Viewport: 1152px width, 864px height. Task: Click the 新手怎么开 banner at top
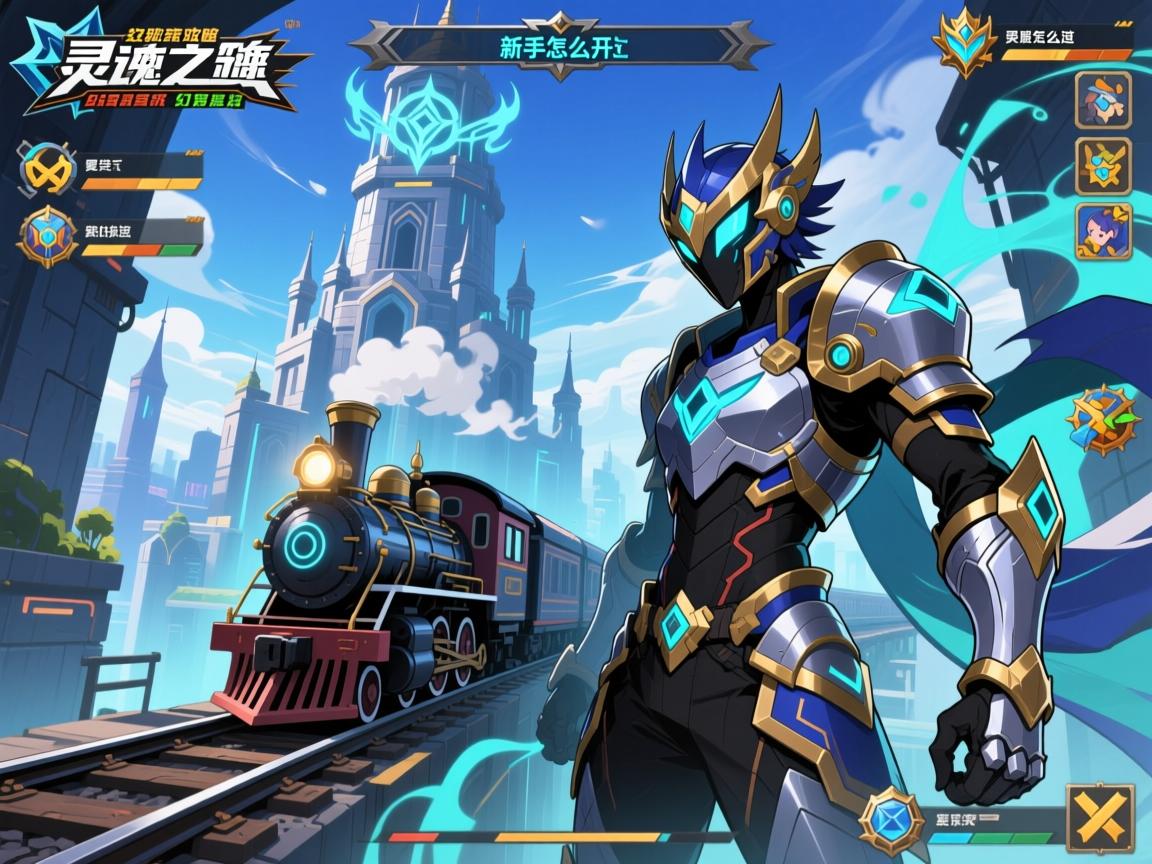click(560, 46)
